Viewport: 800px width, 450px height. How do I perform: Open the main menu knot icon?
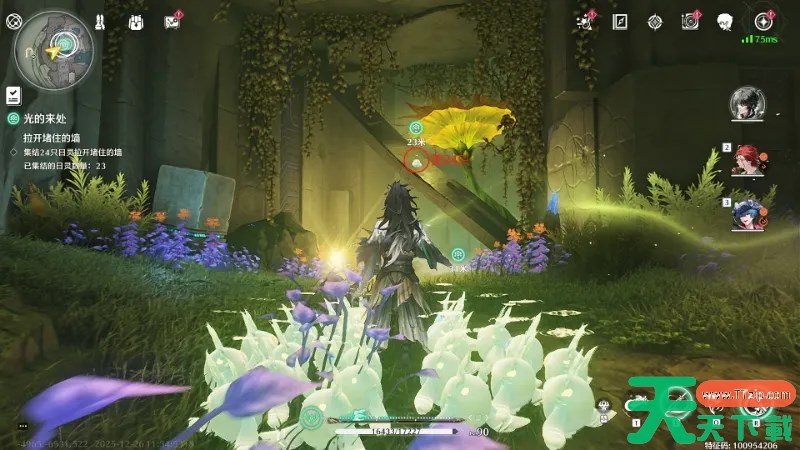12,20
